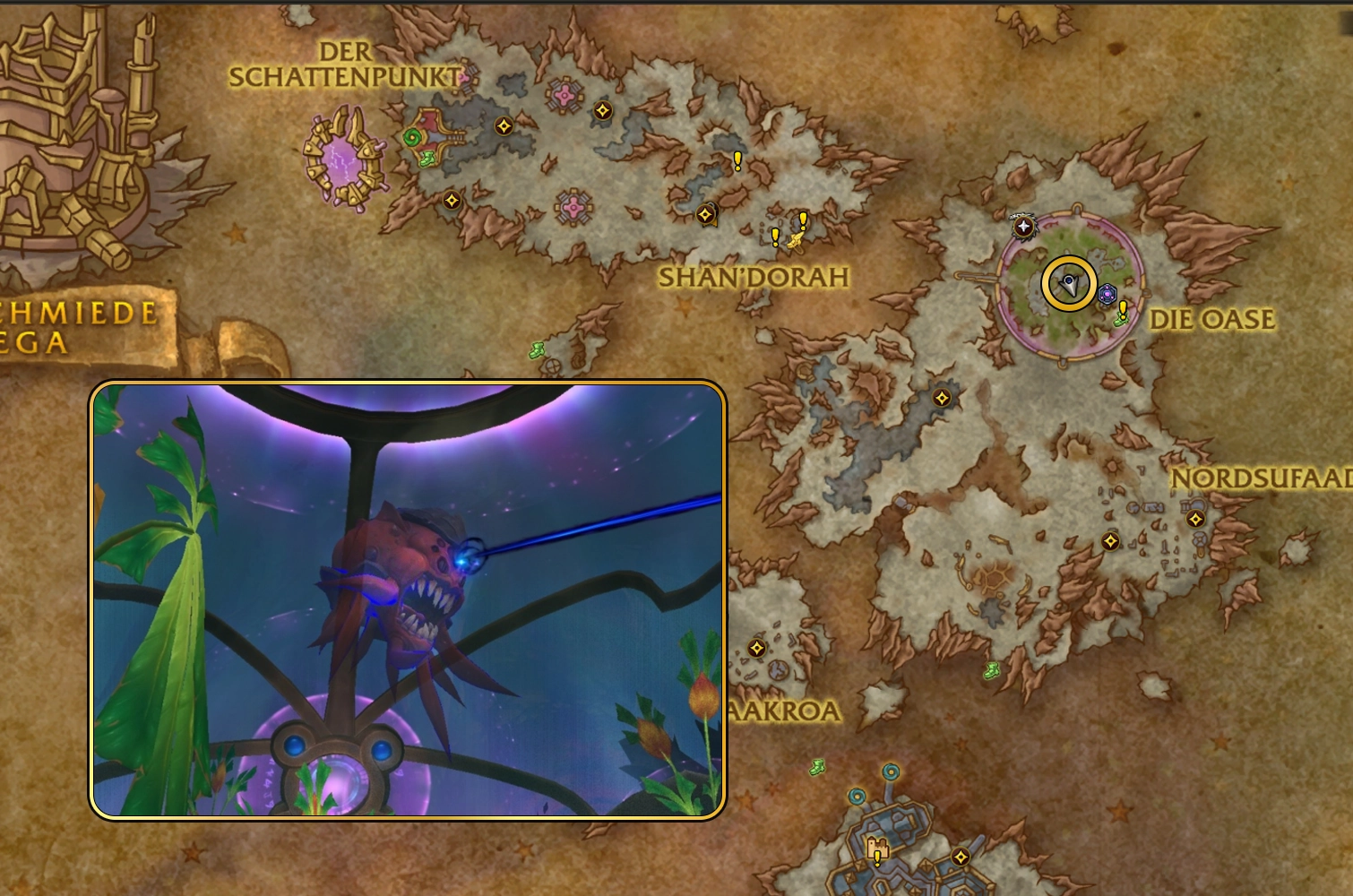Select the flight point inside the bottom city

pos(961,857)
